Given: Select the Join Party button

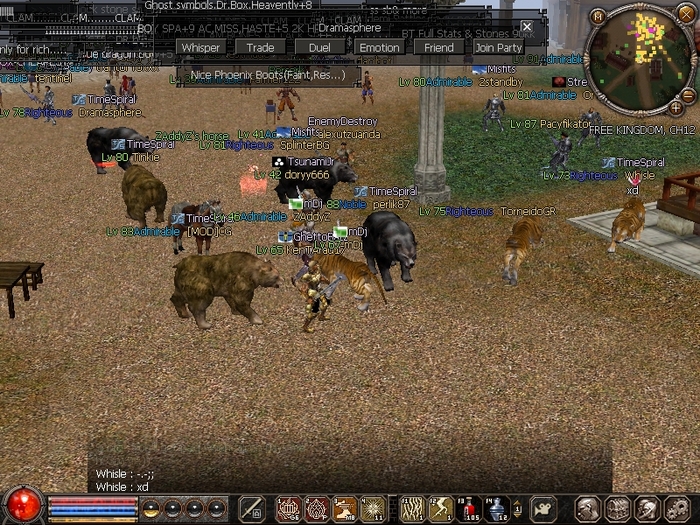Looking at the screenshot, I should (498, 47).
